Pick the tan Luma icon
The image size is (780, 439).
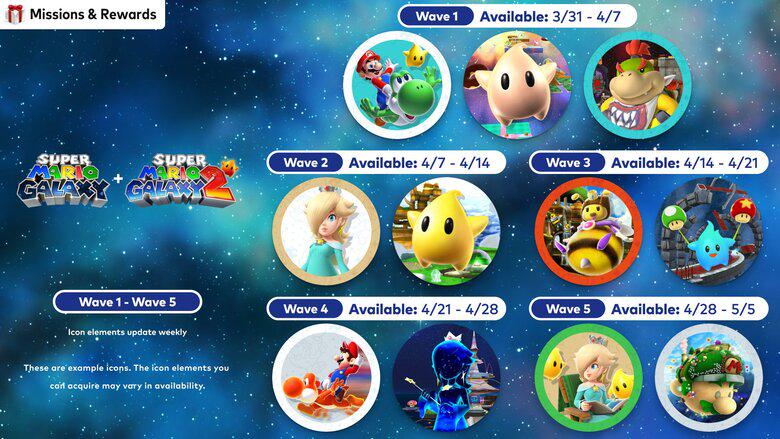click(x=516, y=84)
